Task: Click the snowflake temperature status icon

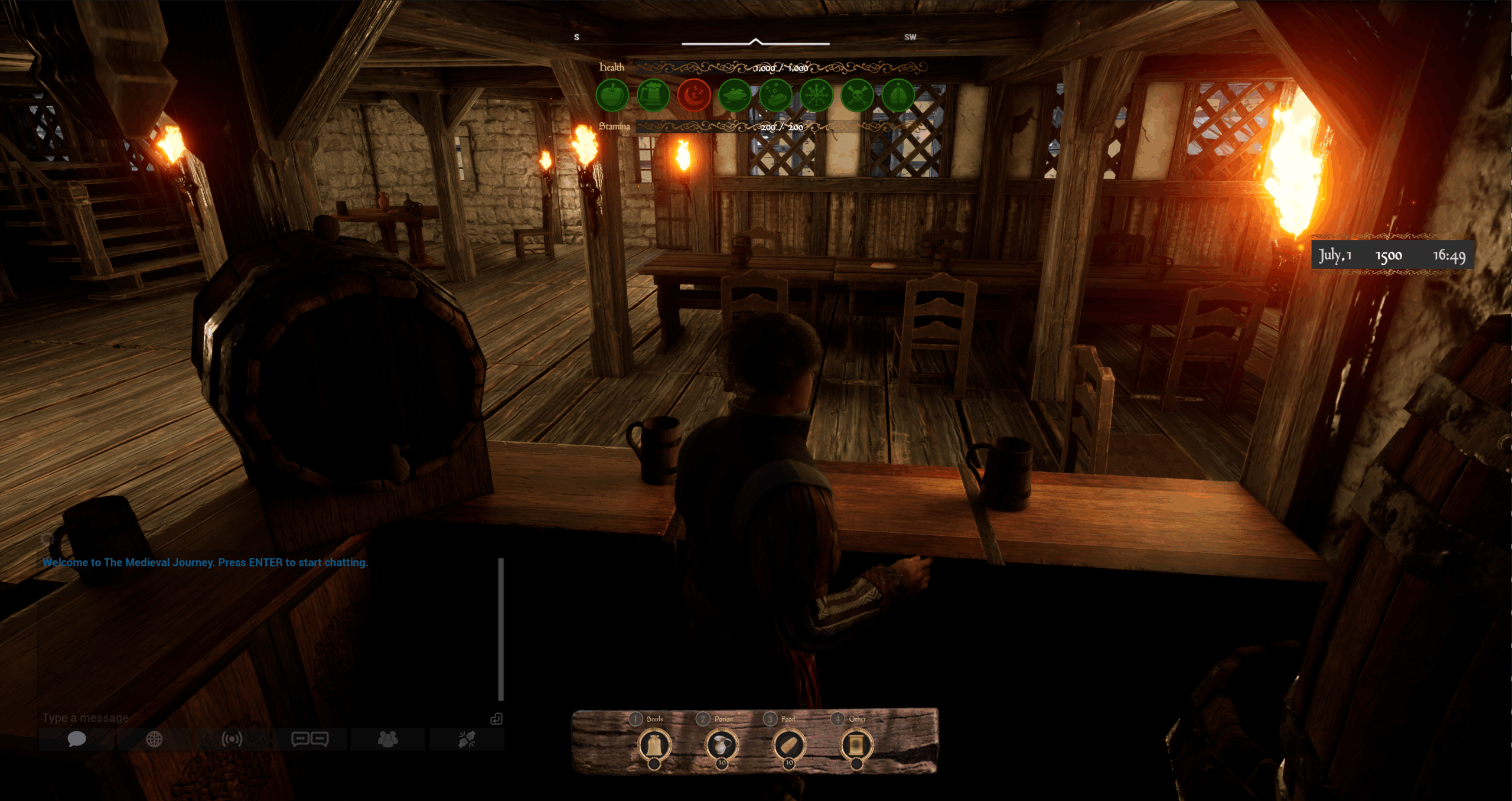Action: pos(816,95)
